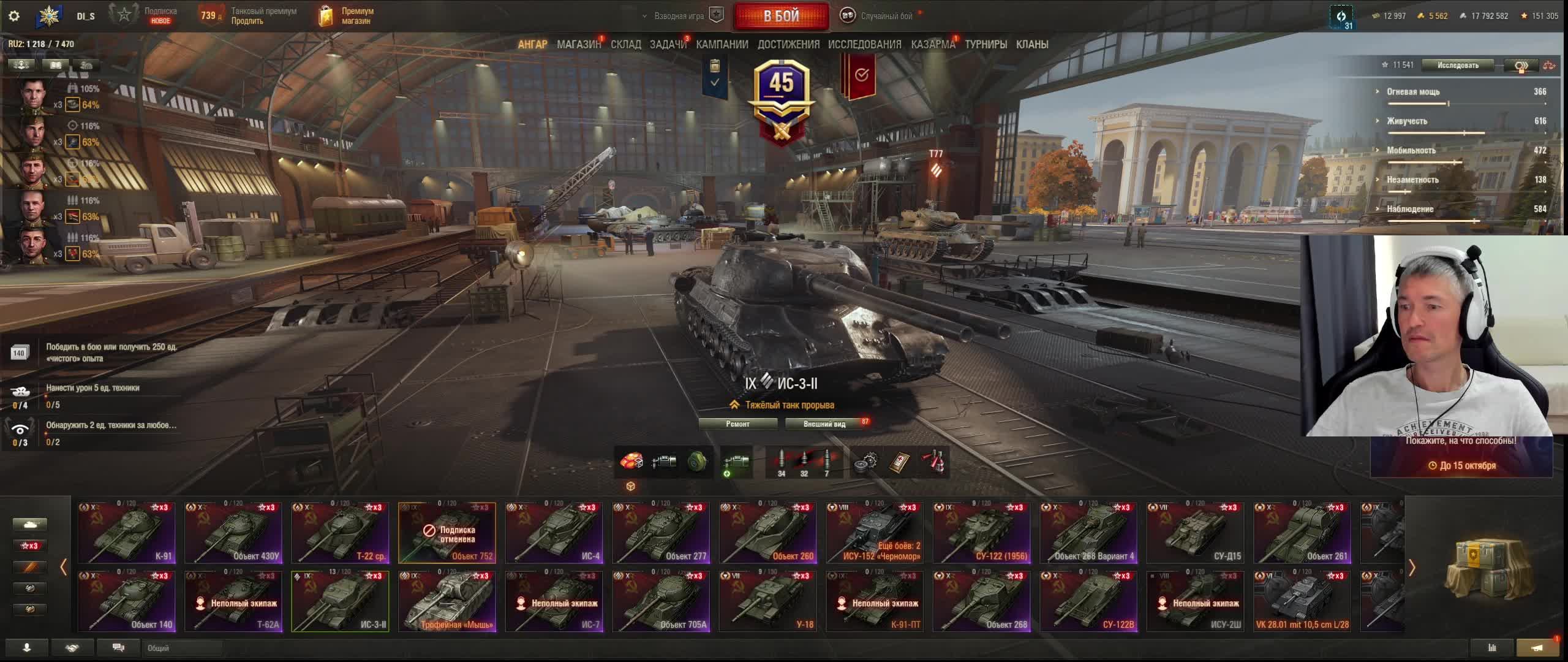
Task: Pick the Объект 705А tank card
Action: click(661, 601)
